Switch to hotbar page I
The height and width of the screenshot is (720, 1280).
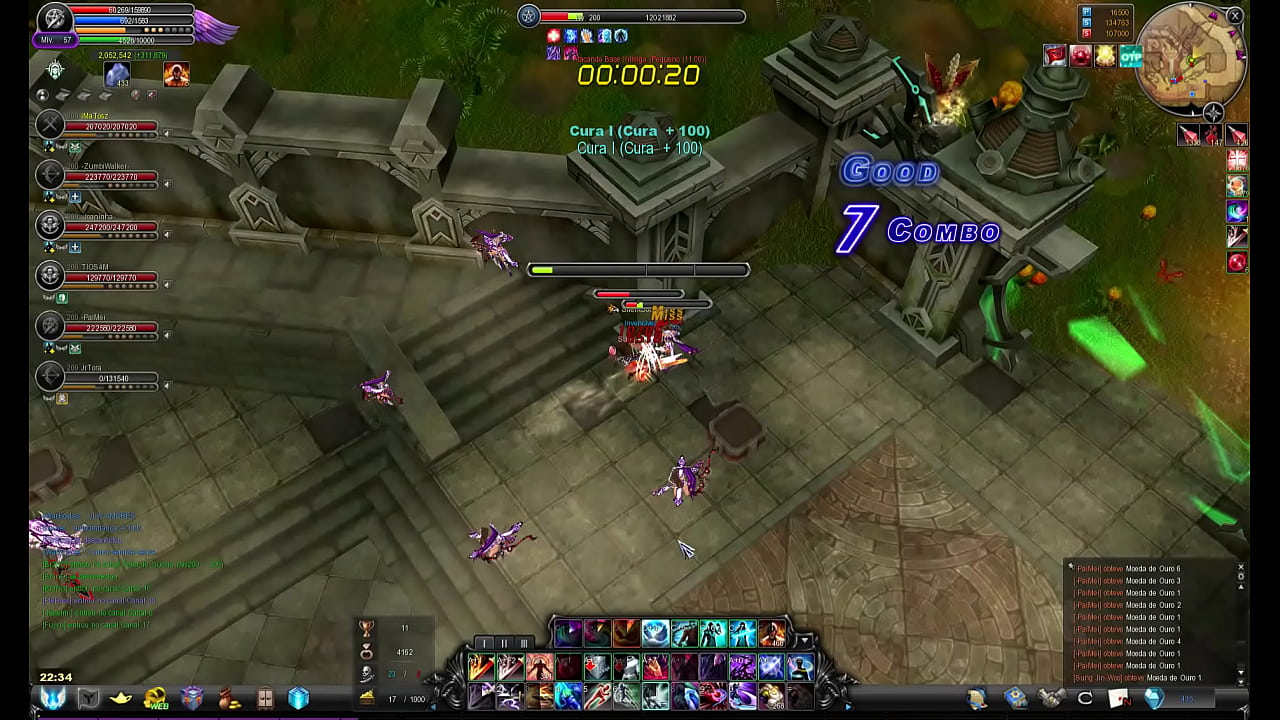click(485, 643)
